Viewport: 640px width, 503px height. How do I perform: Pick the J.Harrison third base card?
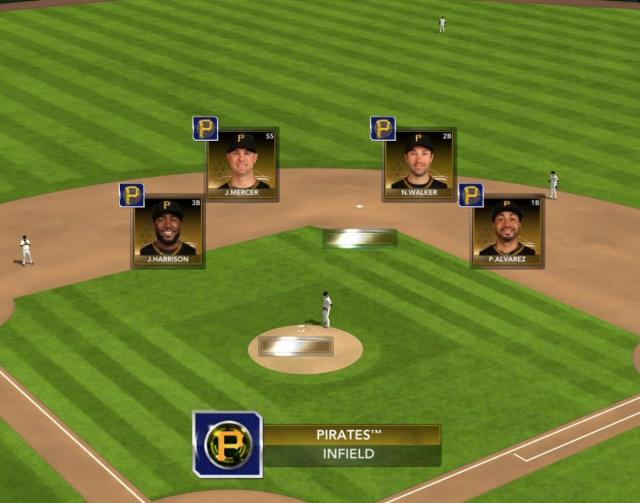(x=168, y=231)
